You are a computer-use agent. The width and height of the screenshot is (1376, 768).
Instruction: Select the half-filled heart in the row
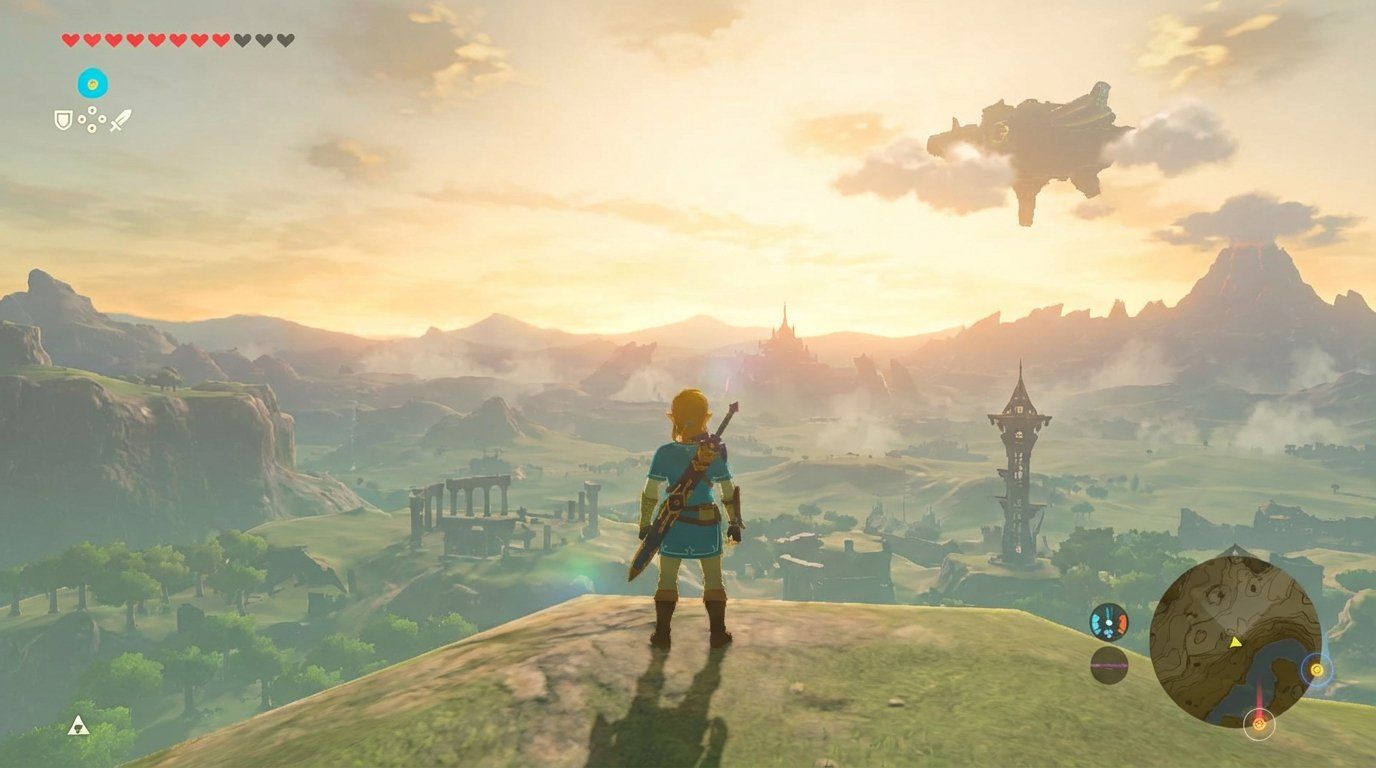tap(220, 40)
